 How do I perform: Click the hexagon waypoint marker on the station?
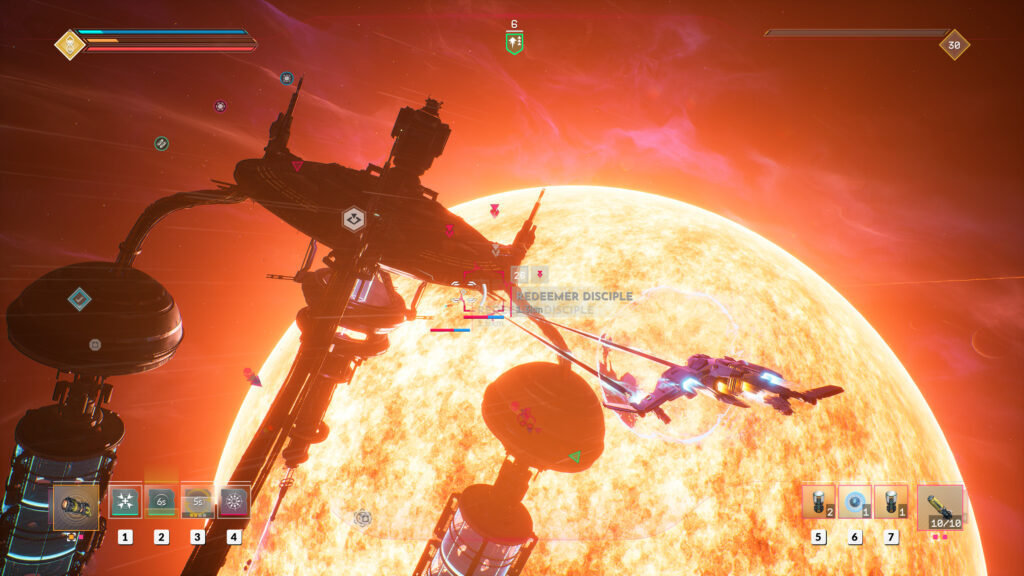point(353,219)
